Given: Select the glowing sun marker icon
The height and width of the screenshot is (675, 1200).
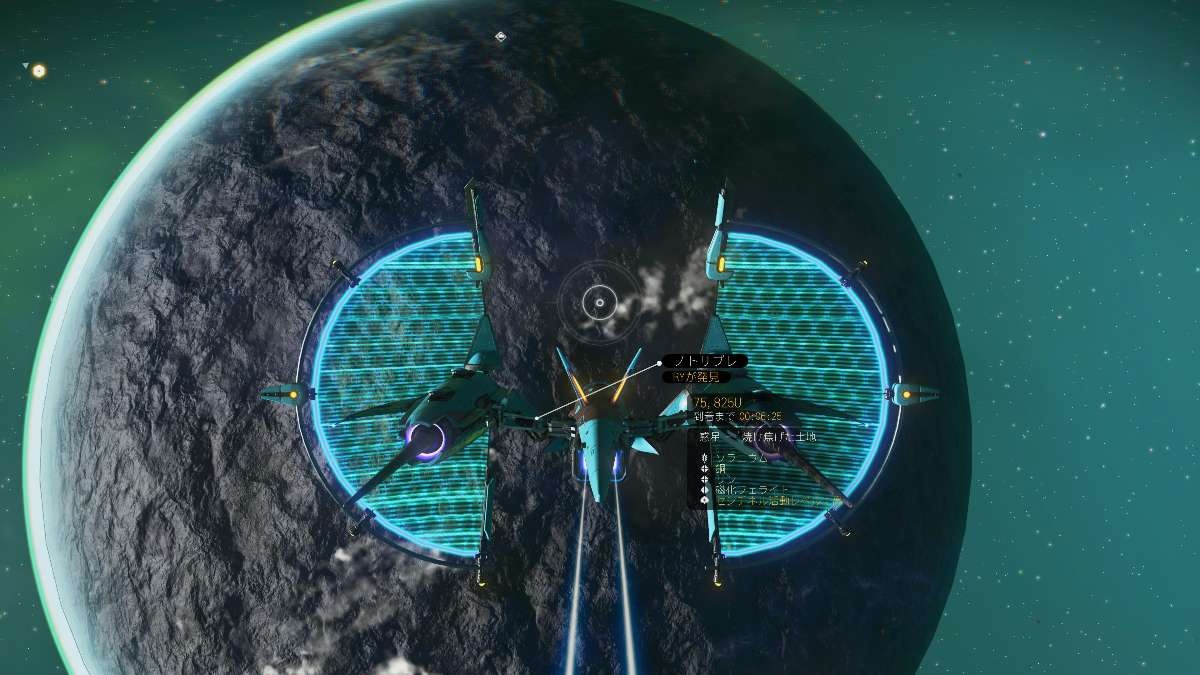Looking at the screenshot, I should [x=39, y=71].
